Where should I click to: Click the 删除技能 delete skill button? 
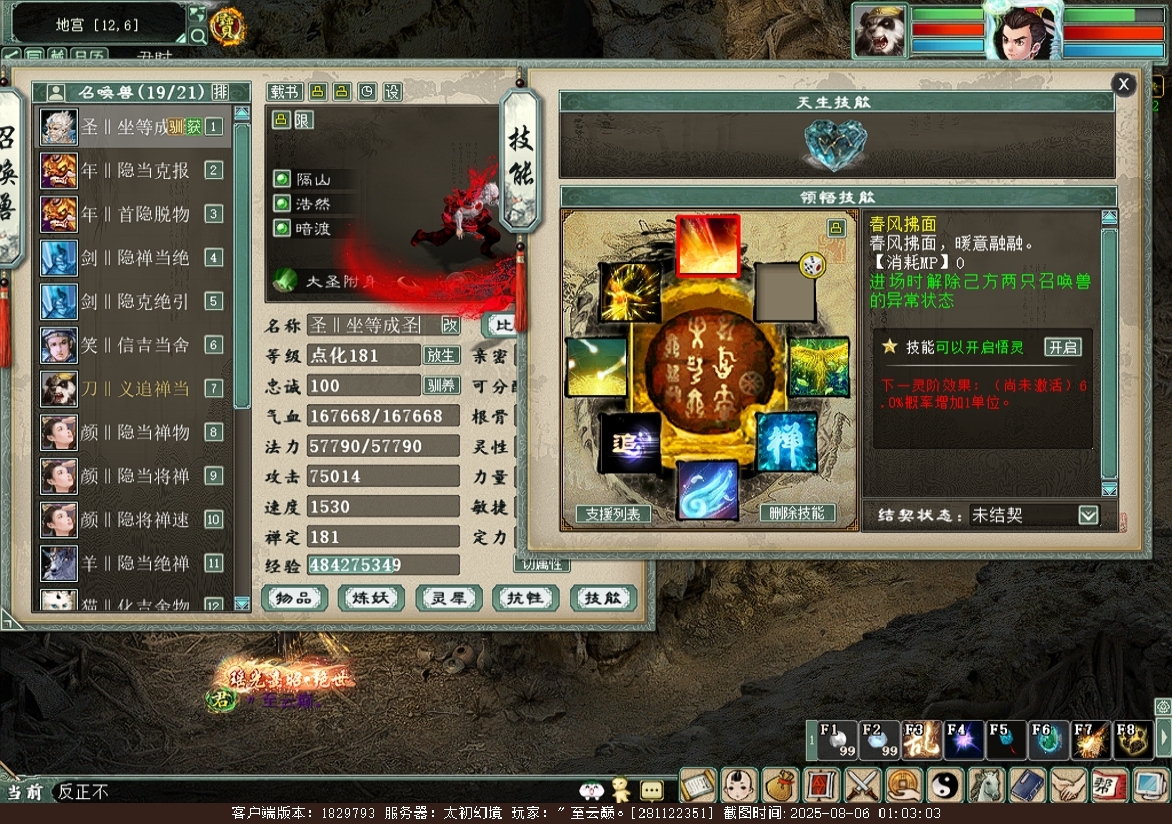tap(798, 513)
